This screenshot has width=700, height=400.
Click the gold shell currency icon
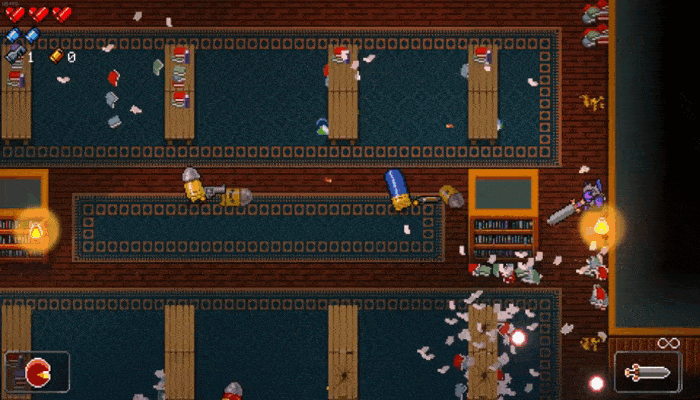(x=57, y=56)
